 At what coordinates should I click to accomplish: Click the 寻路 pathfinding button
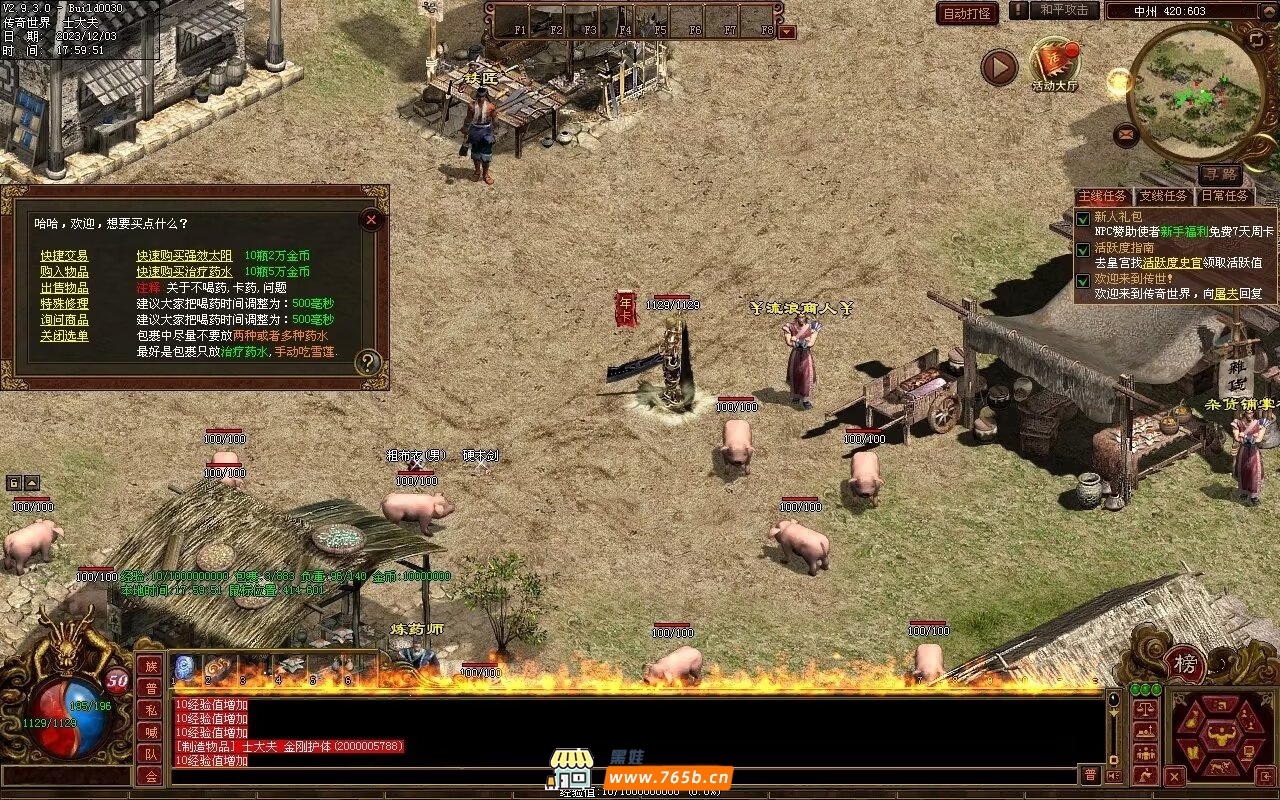click(x=1219, y=175)
